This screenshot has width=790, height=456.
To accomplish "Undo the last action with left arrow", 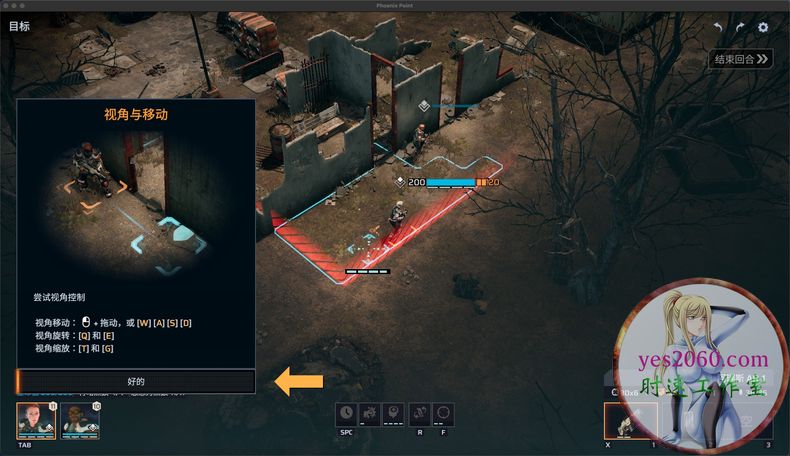I will 717,27.
